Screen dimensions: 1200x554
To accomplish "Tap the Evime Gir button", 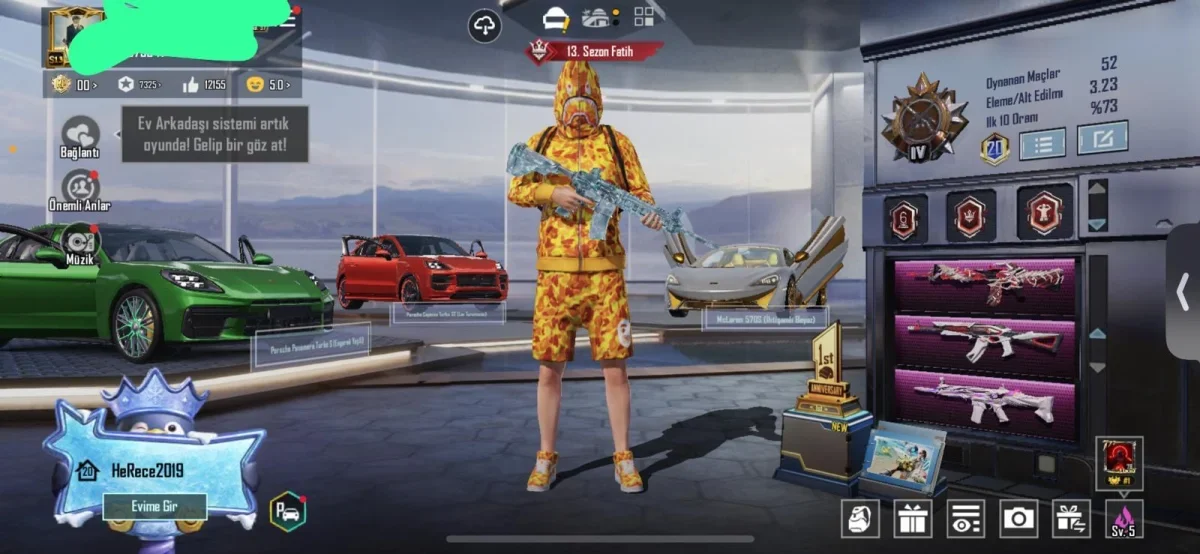I will pyautogui.click(x=154, y=506).
